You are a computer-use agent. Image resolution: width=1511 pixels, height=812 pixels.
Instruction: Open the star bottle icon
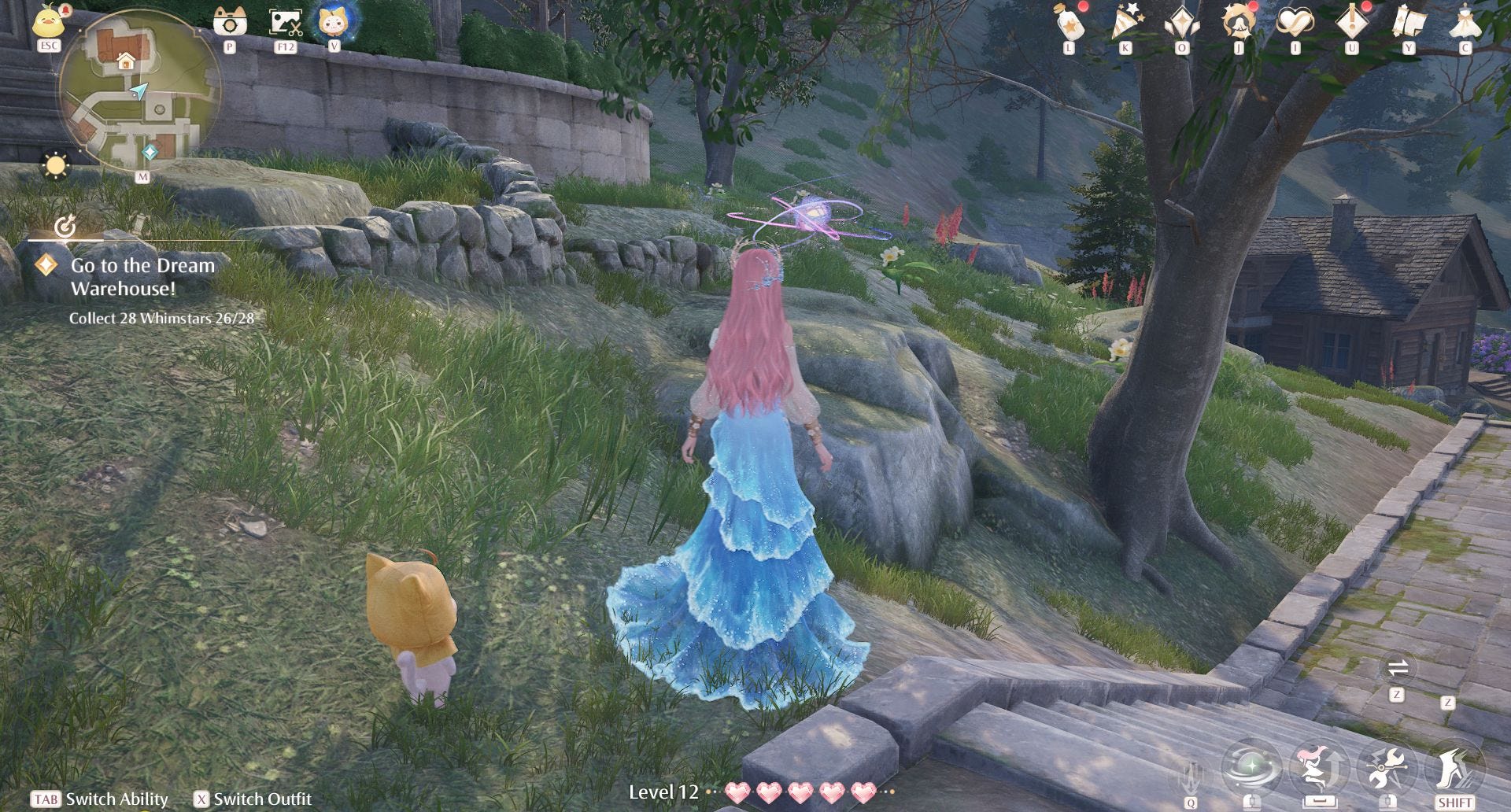[1070, 22]
